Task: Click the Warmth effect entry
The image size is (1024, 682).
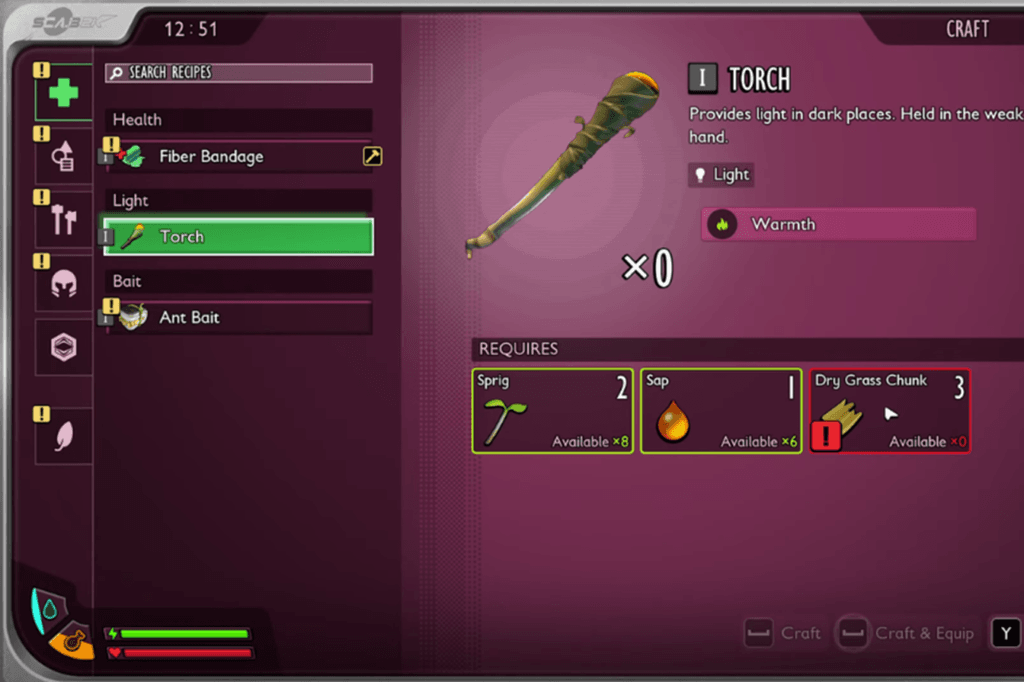Action: [x=838, y=225]
